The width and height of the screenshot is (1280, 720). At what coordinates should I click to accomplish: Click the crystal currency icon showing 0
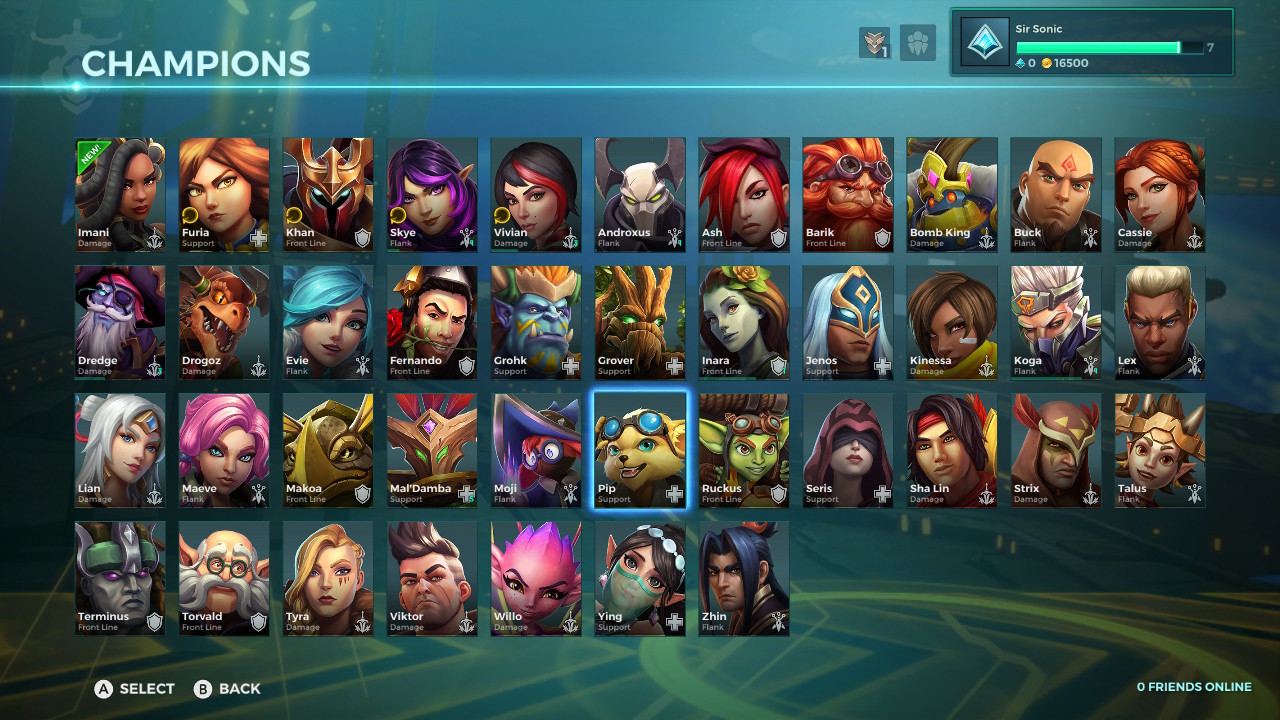pyautogui.click(x=1021, y=62)
